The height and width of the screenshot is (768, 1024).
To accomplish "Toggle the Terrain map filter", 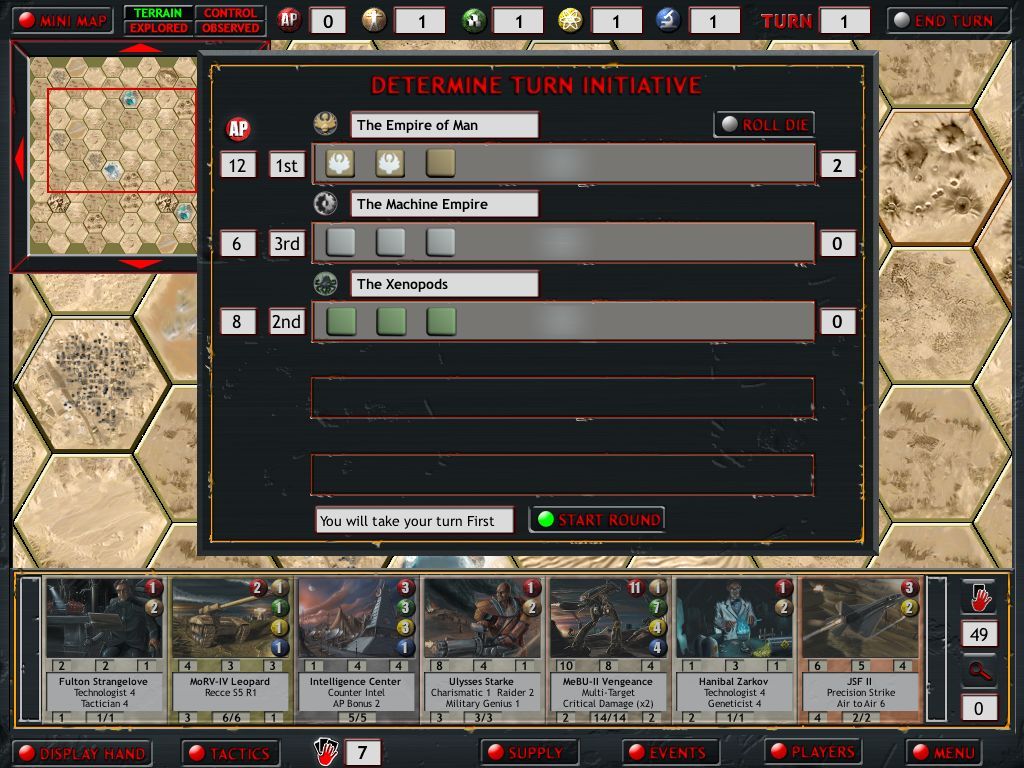I will click(158, 13).
